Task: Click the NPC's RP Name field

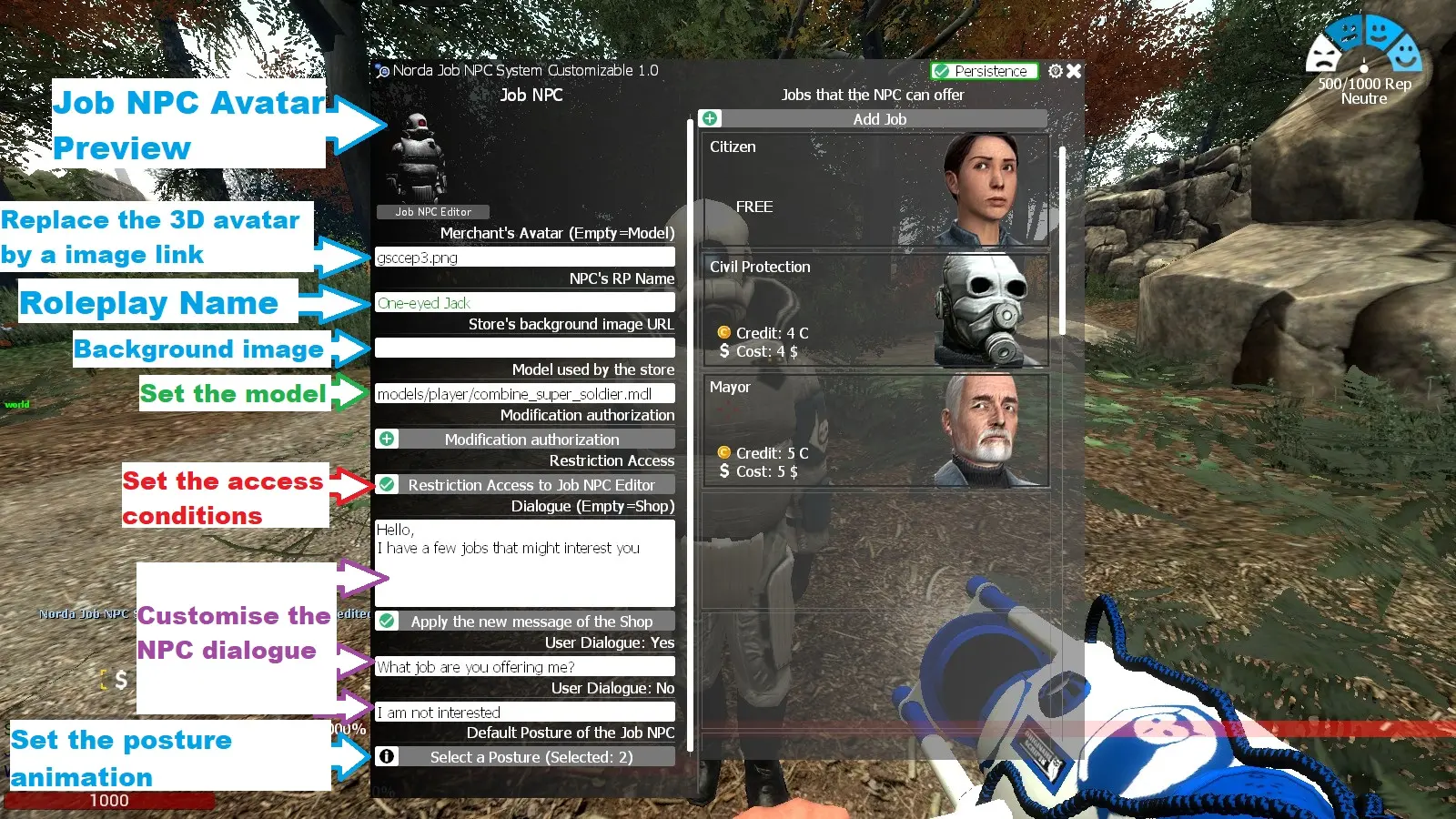Action: [x=525, y=302]
